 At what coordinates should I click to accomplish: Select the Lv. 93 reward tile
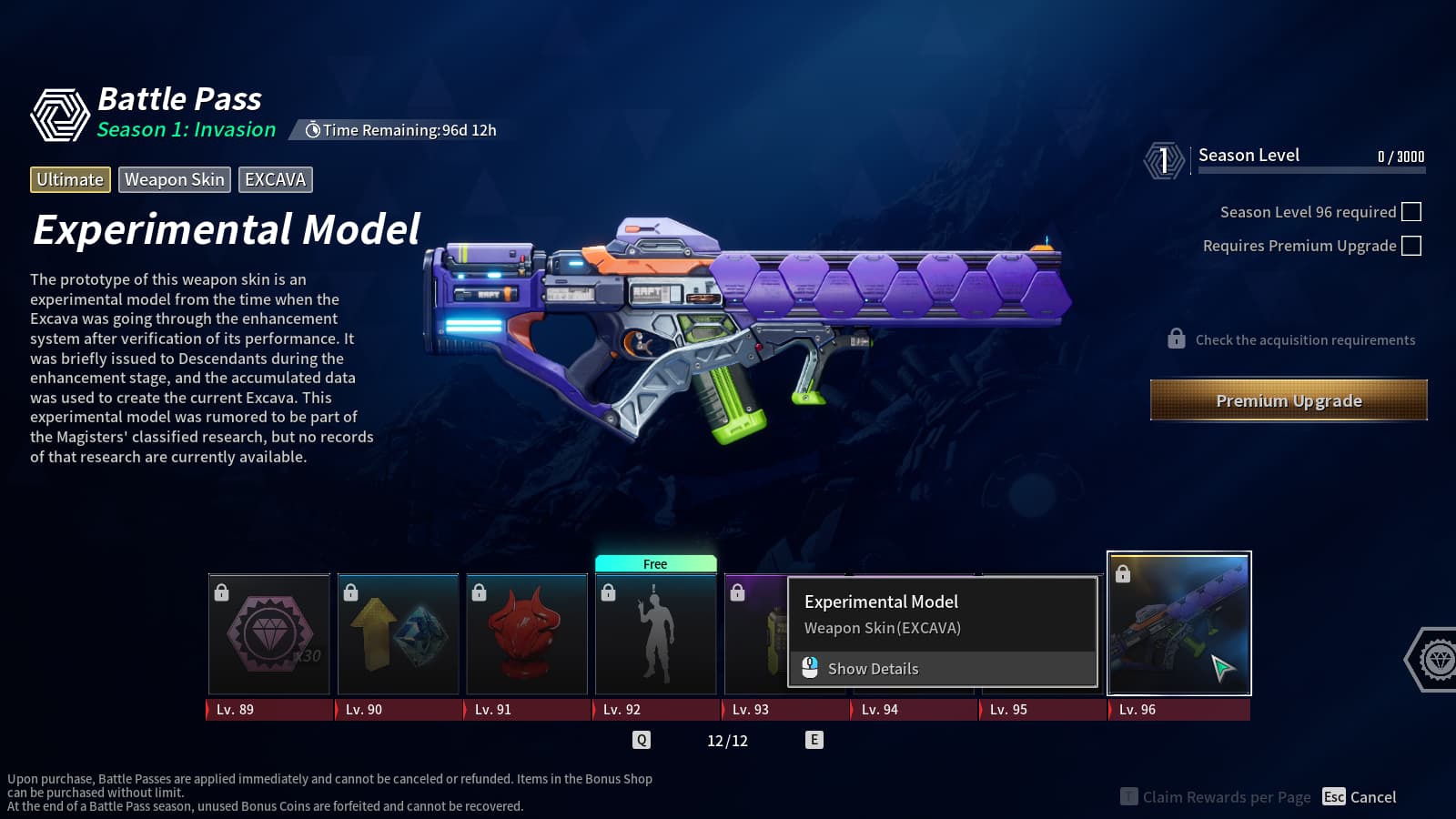tap(755, 634)
